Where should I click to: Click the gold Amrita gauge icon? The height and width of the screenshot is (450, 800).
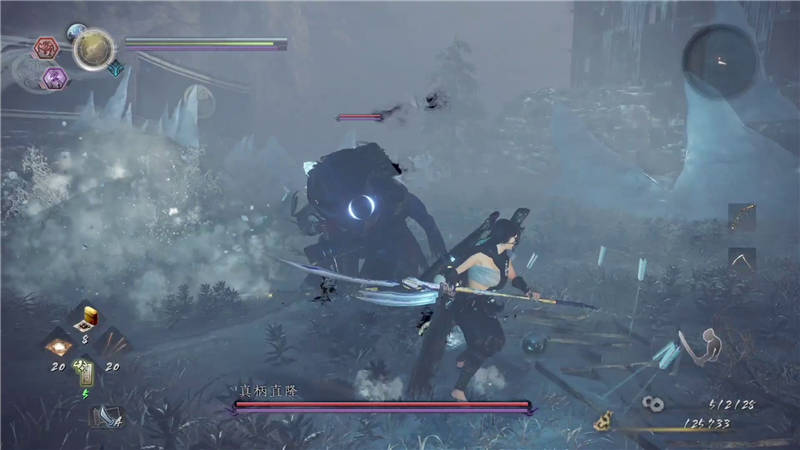point(603,421)
